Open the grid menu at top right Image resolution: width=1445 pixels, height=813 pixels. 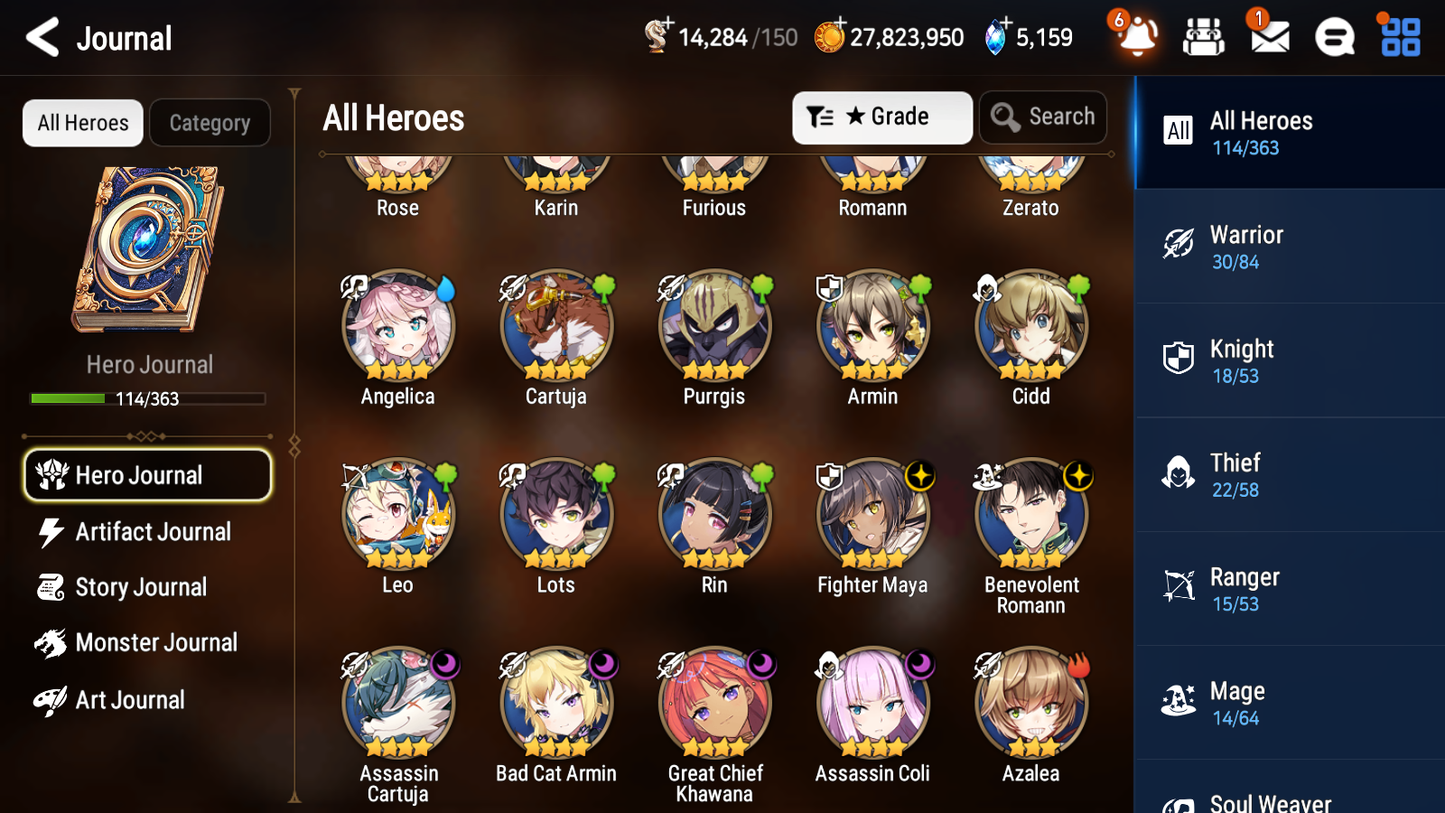pyautogui.click(x=1398, y=36)
